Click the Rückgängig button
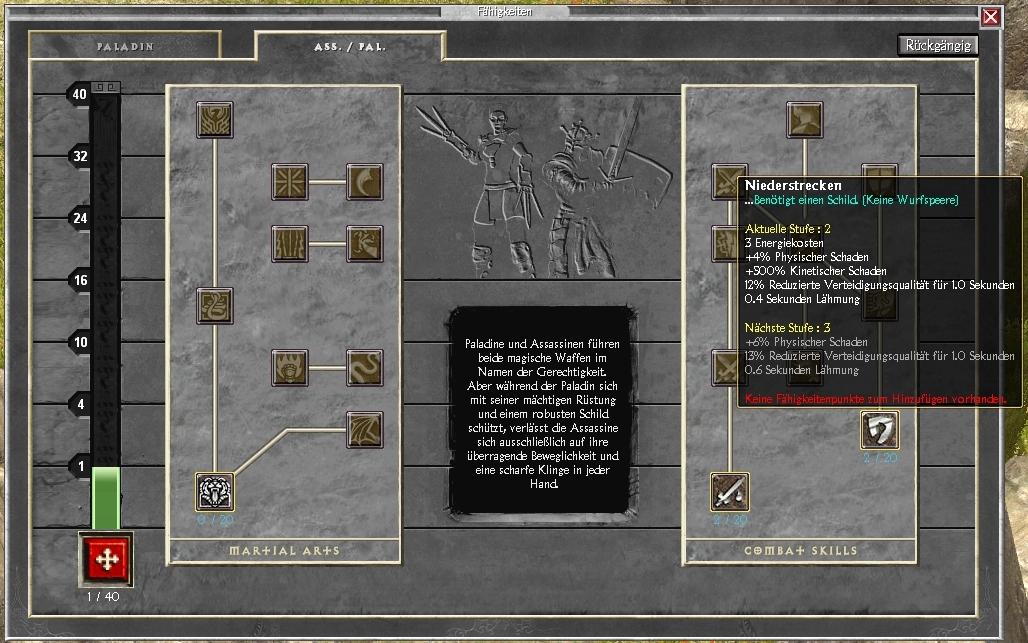Viewport: 1028px width, 643px height. (937, 45)
